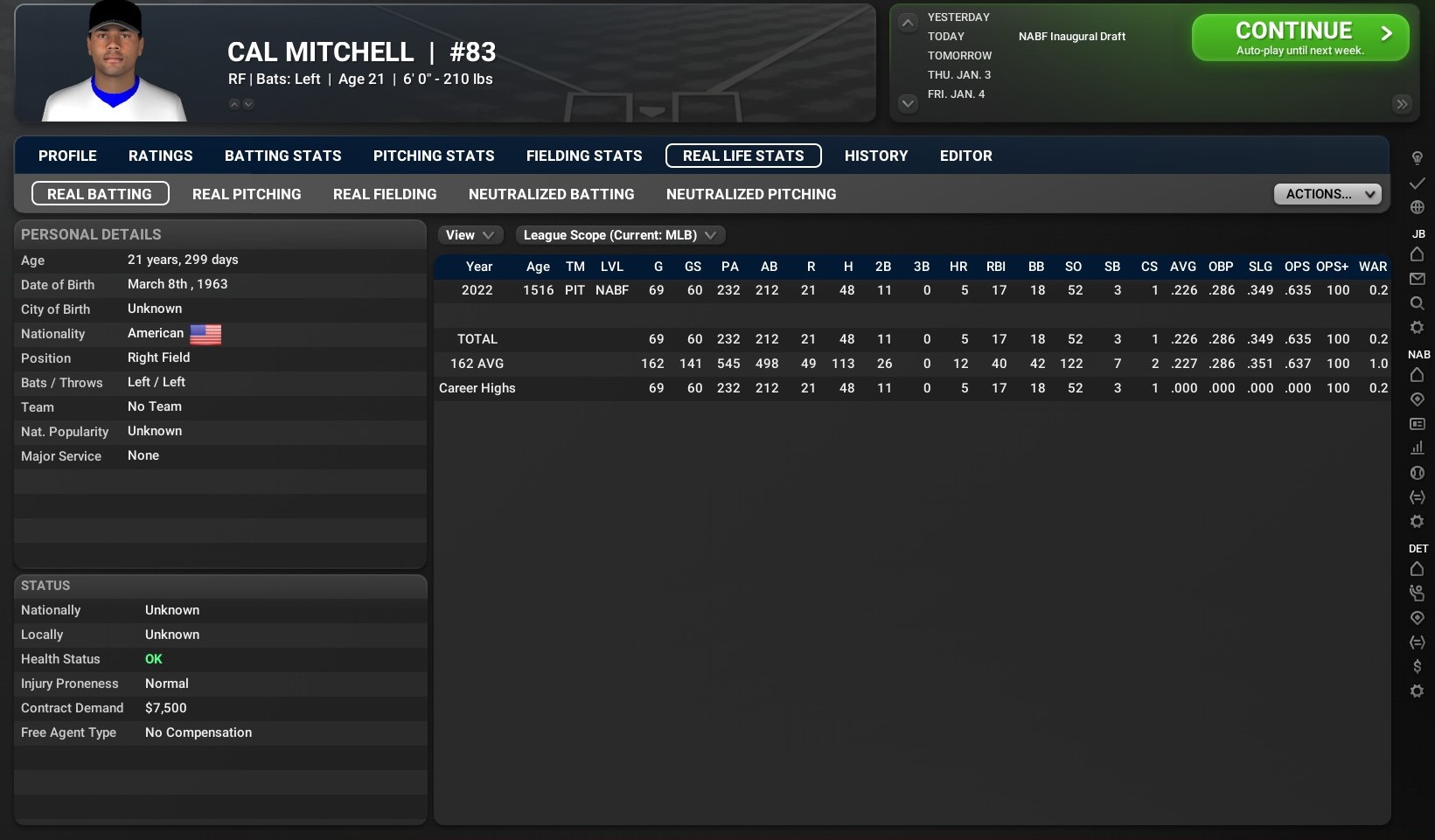1435x840 pixels.
Task: Open the player Editor tab
Action: pos(965,156)
